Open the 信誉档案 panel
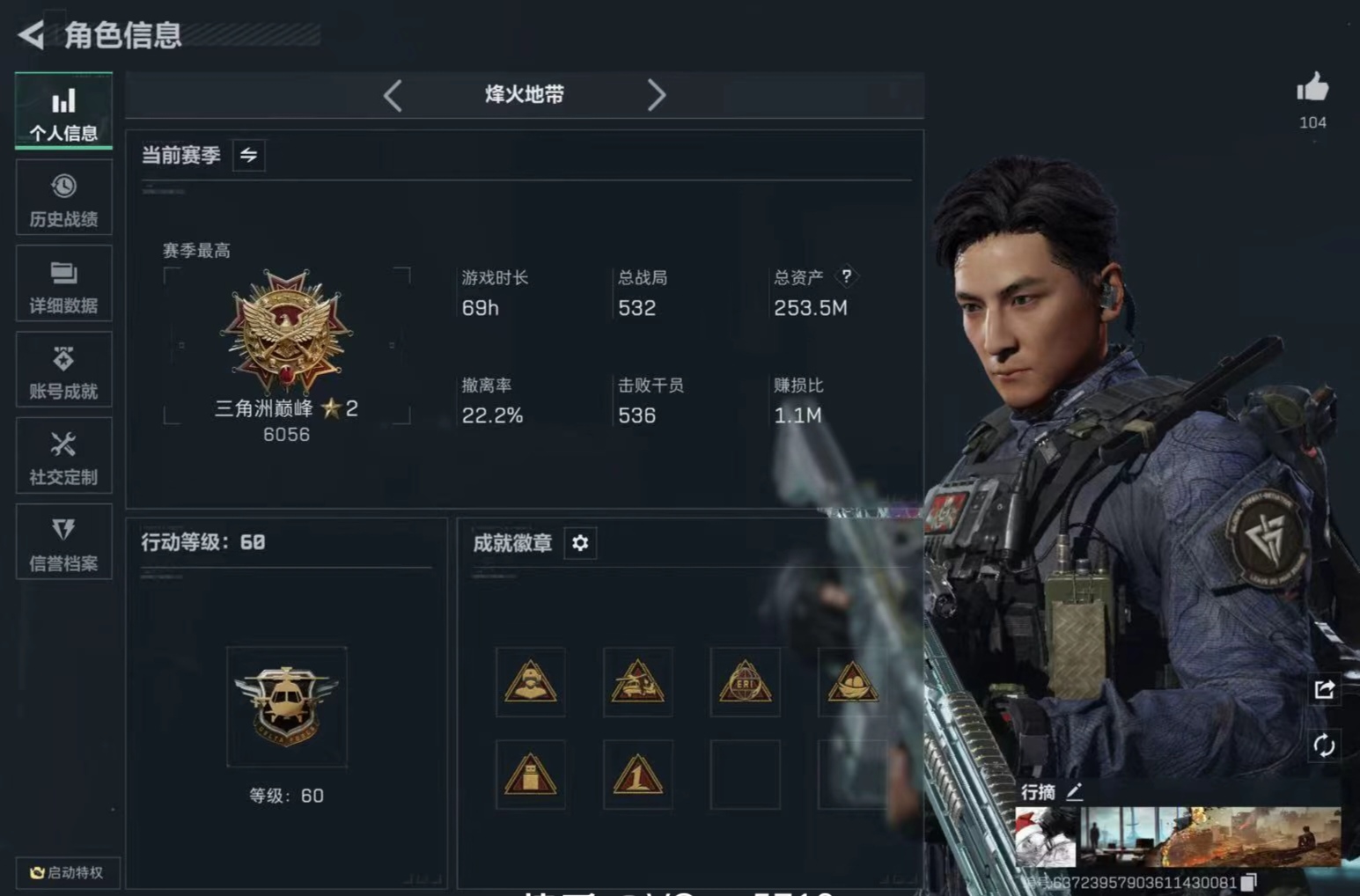The width and height of the screenshot is (1360, 896). 62,542
